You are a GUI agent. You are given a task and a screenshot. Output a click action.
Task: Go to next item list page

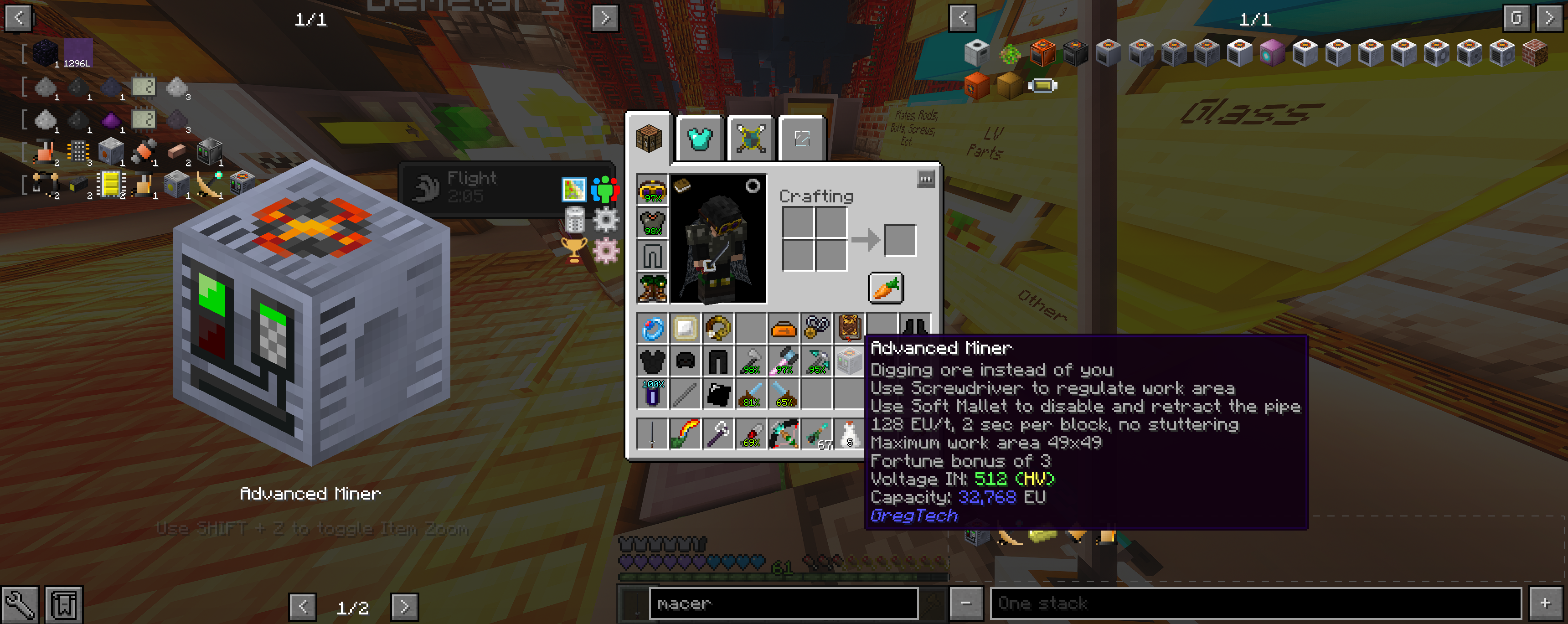pos(1549,18)
